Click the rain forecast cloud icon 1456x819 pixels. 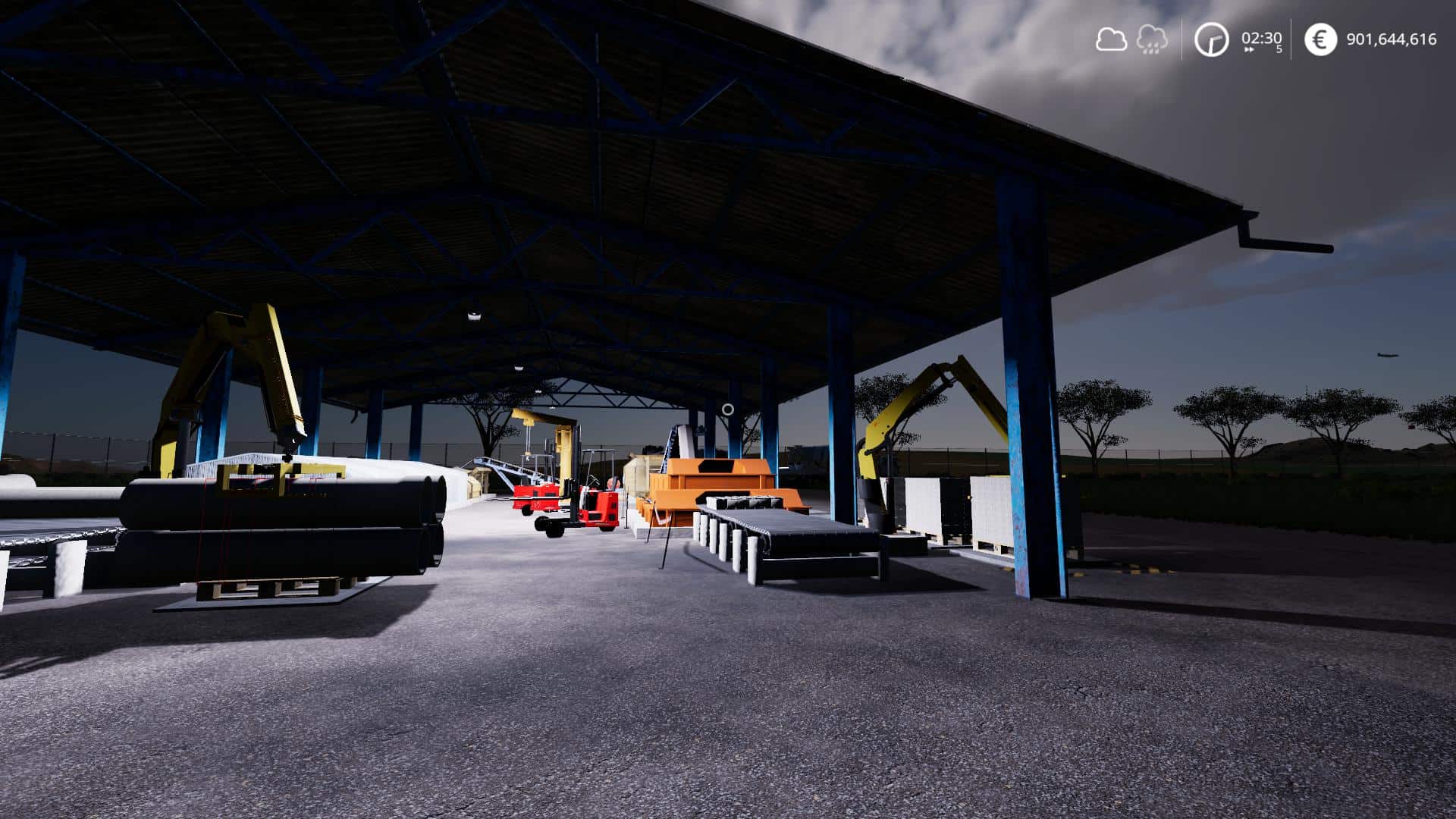[1150, 40]
